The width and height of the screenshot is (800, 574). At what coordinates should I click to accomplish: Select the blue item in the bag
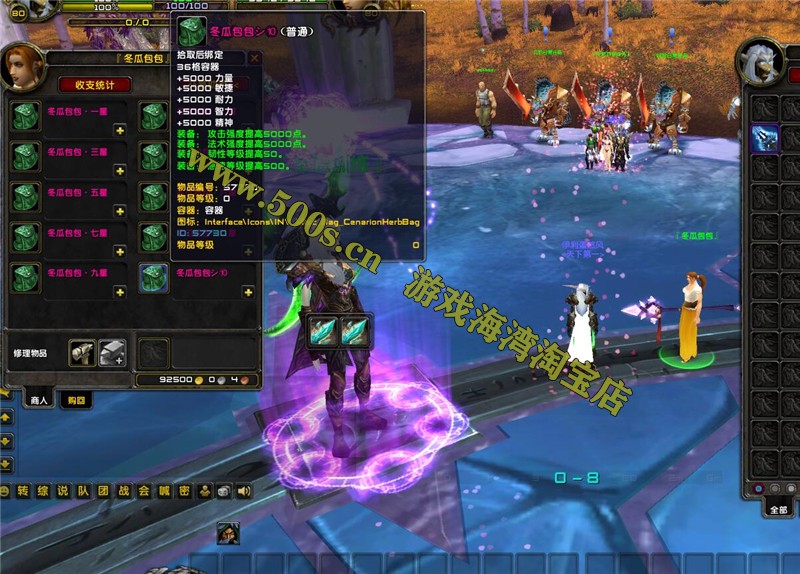click(765, 138)
